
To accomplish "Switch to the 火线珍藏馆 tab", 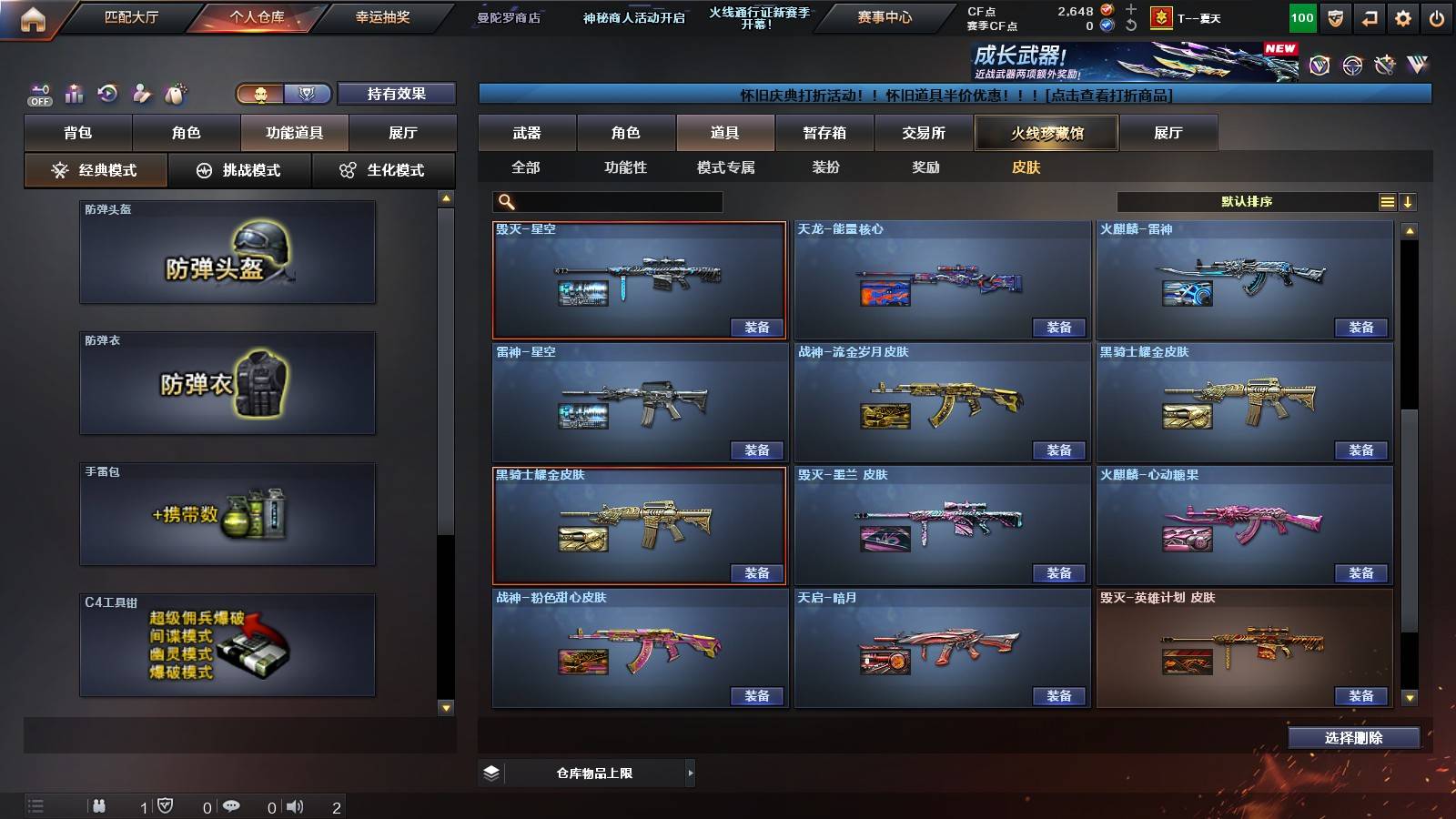I will pos(1046,133).
